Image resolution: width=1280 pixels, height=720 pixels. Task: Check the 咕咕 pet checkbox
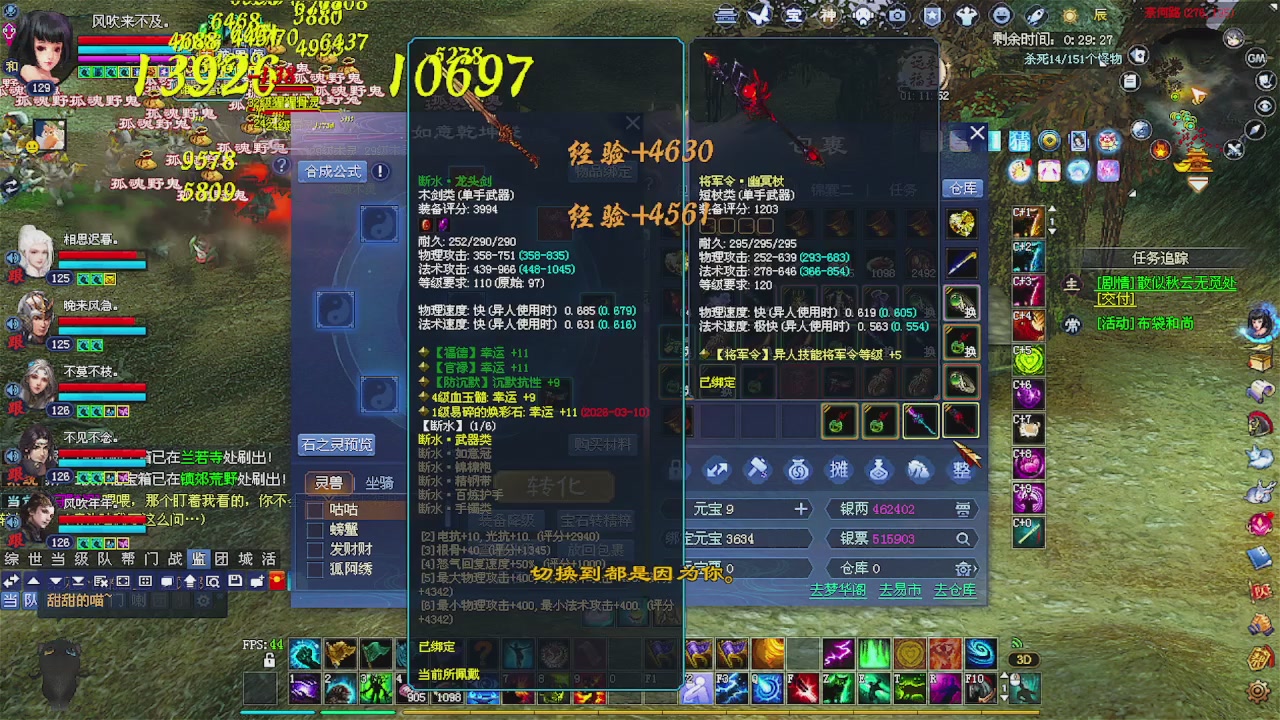pos(316,509)
